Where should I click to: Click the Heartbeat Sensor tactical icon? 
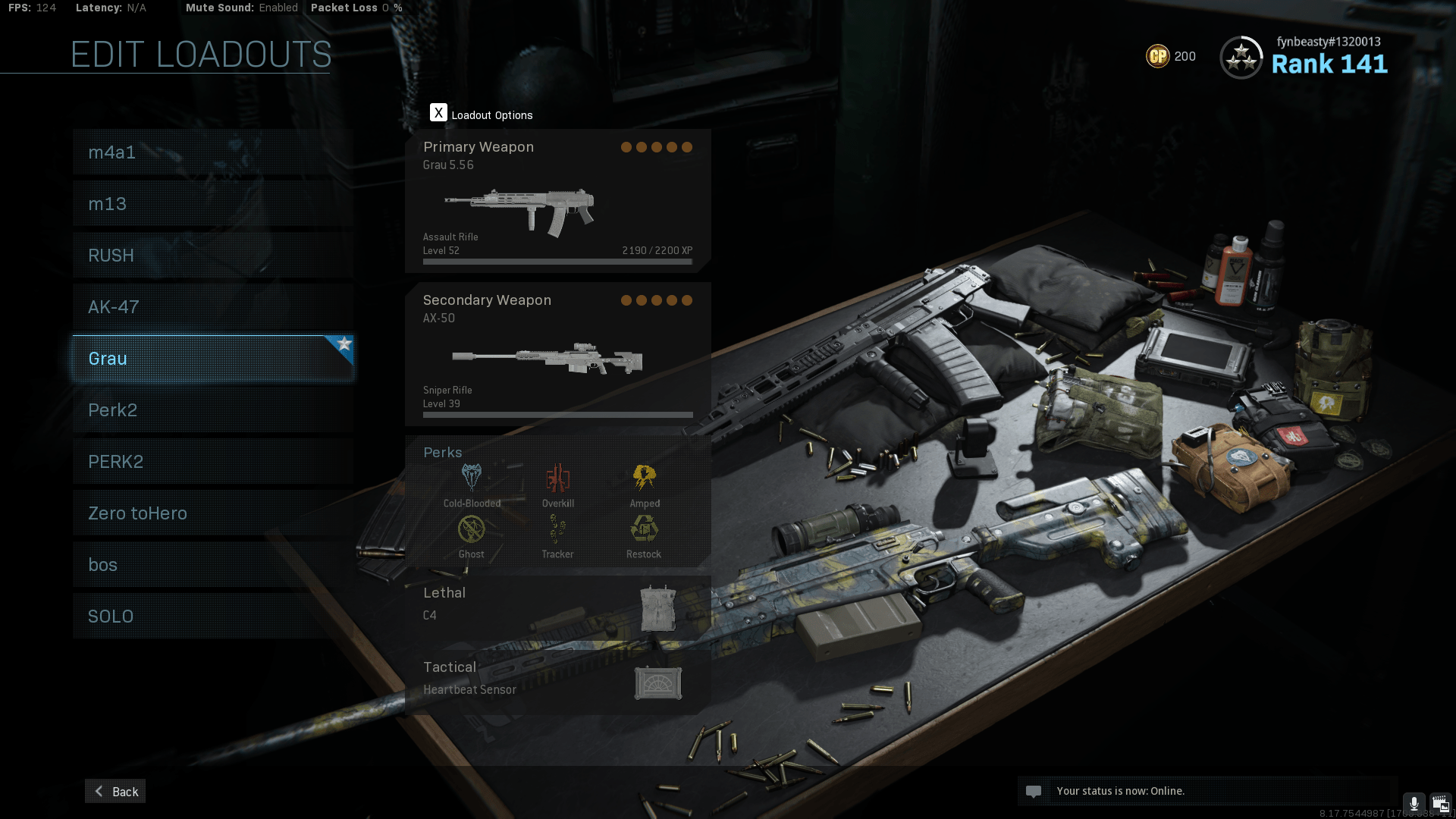[658, 682]
